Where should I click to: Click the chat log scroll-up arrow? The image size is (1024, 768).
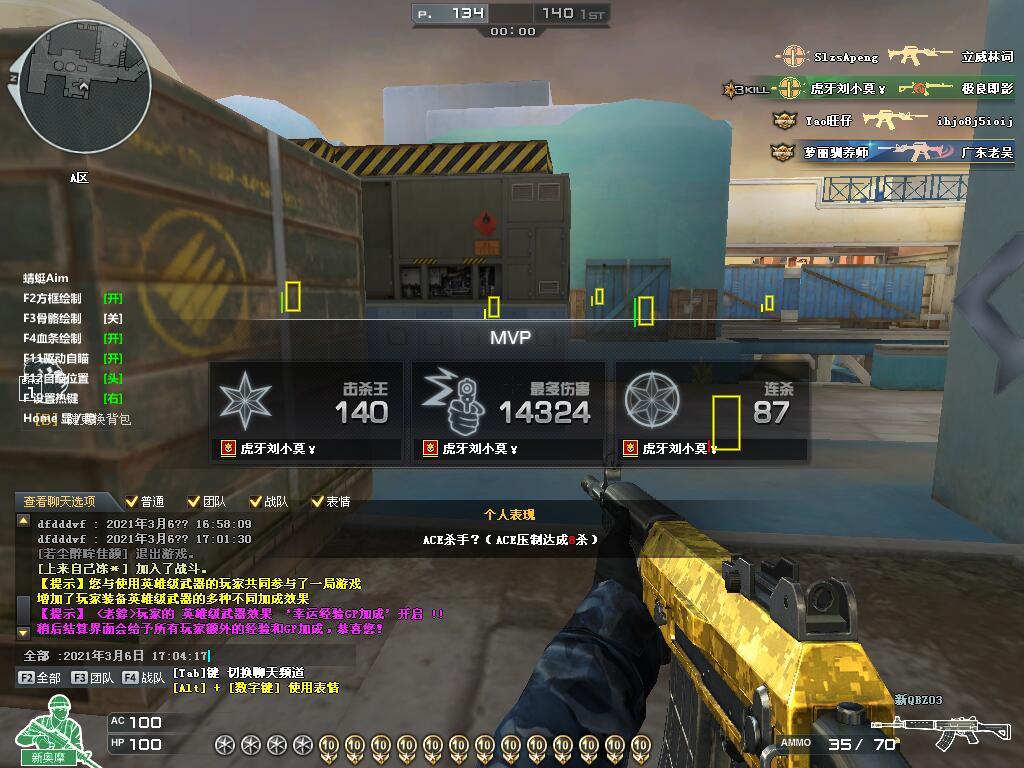pos(24,521)
